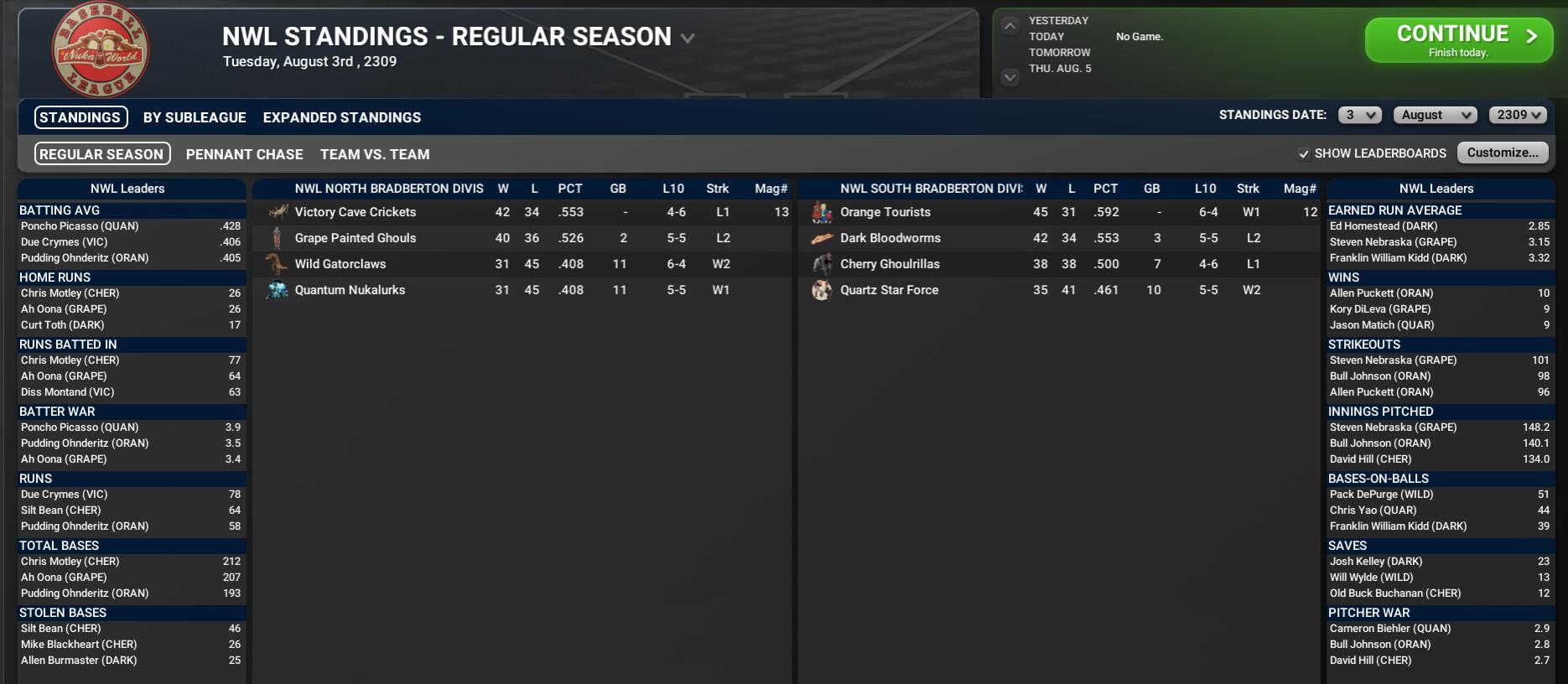Viewport: 1568px width, 684px height.
Task: Open Grape Painted Ghouls team link
Action: coord(355,238)
